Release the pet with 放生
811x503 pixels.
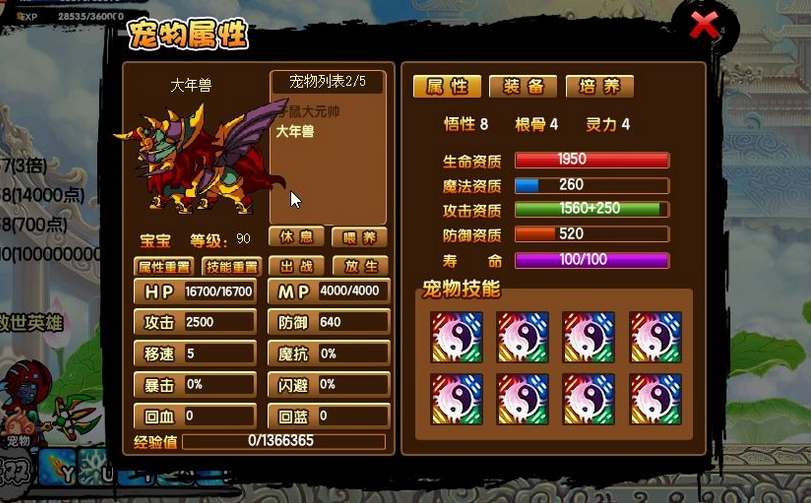point(359,267)
